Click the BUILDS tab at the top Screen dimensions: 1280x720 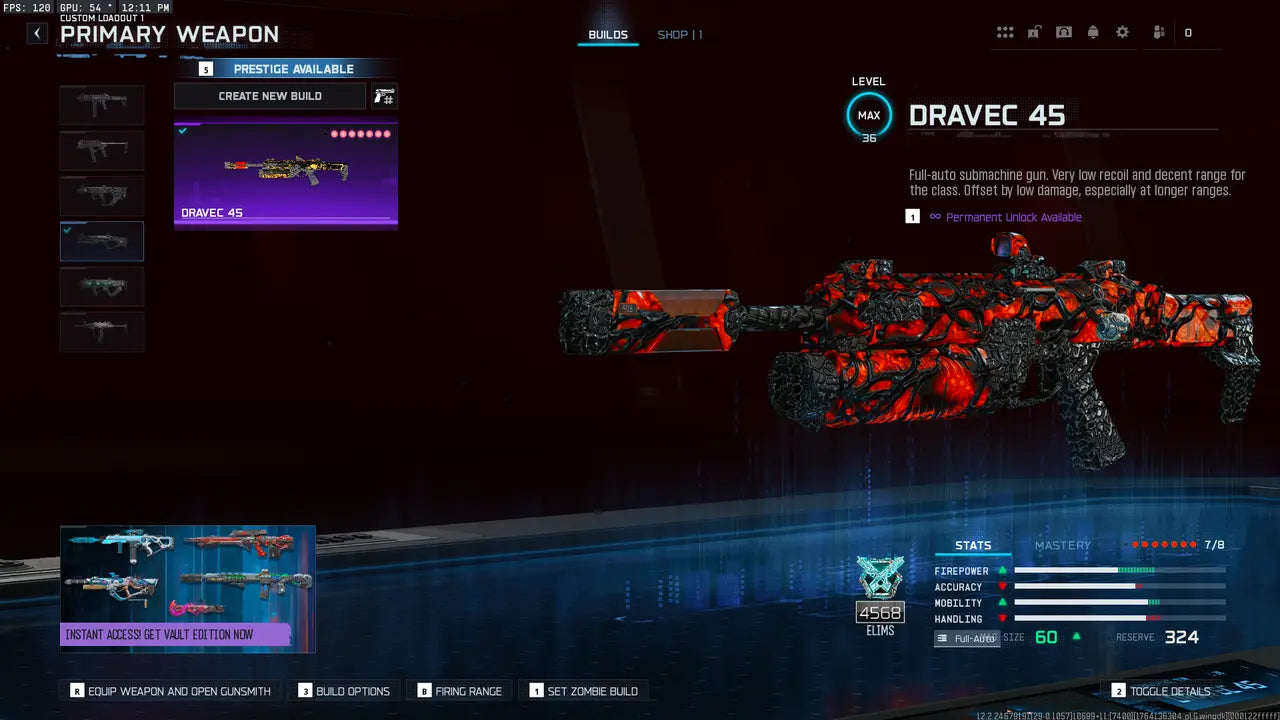point(607,32)
